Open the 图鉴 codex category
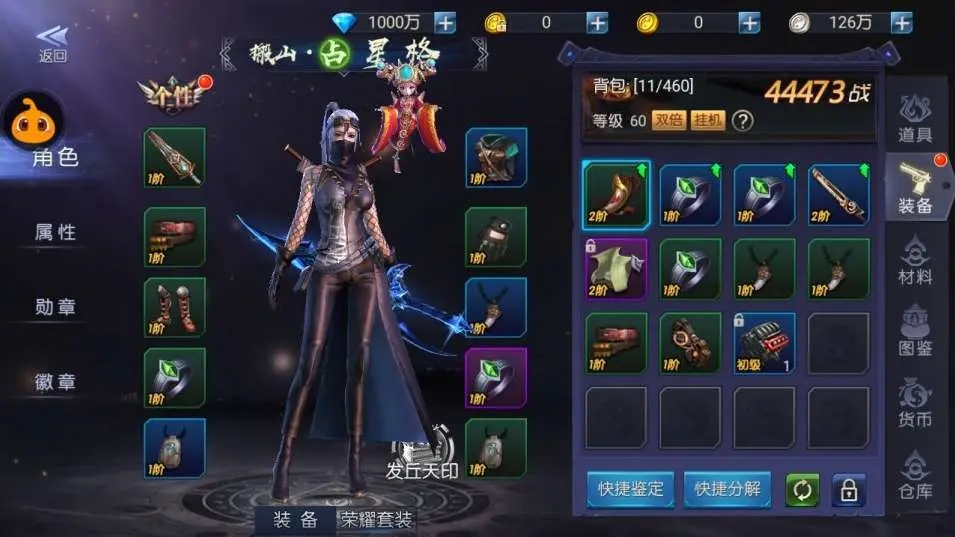 click(916, 331)
